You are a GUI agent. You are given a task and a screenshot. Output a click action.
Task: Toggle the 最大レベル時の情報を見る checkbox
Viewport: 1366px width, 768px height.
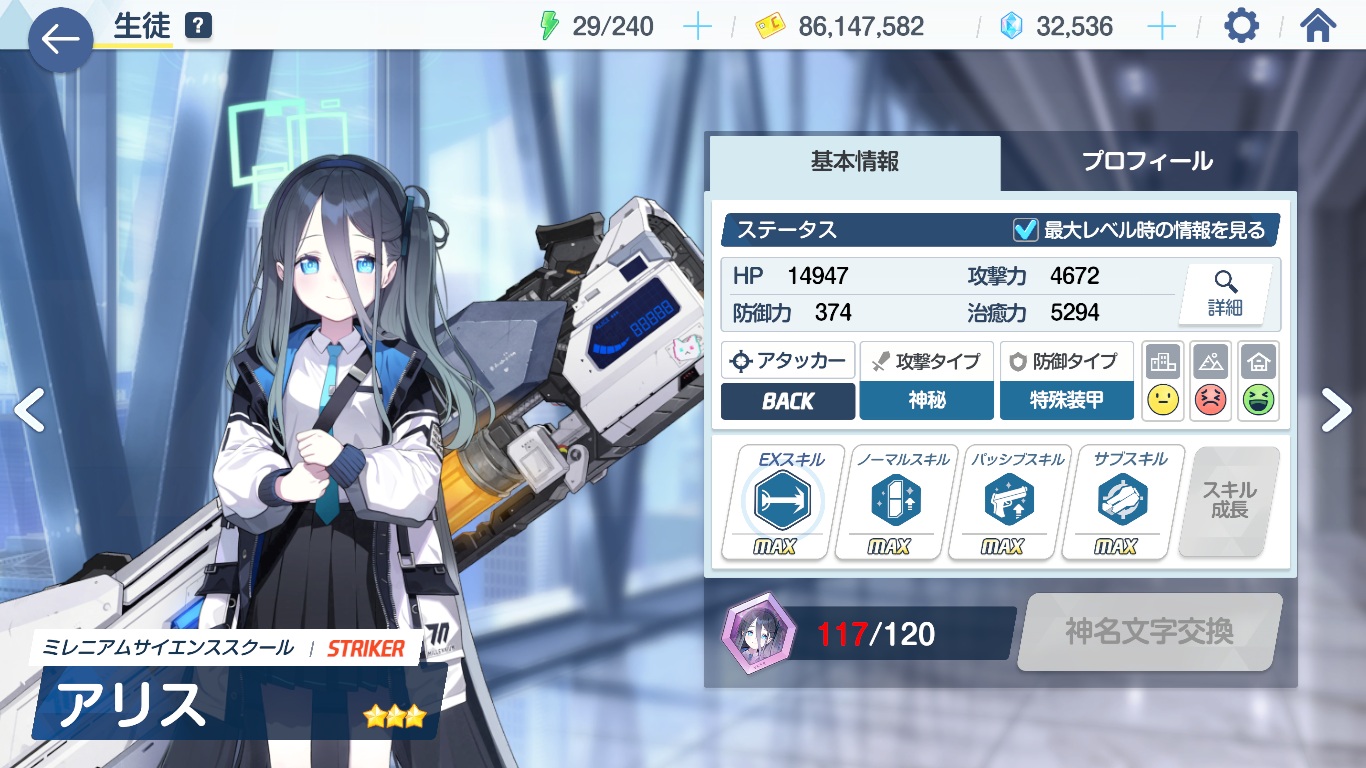(1025, 230)
